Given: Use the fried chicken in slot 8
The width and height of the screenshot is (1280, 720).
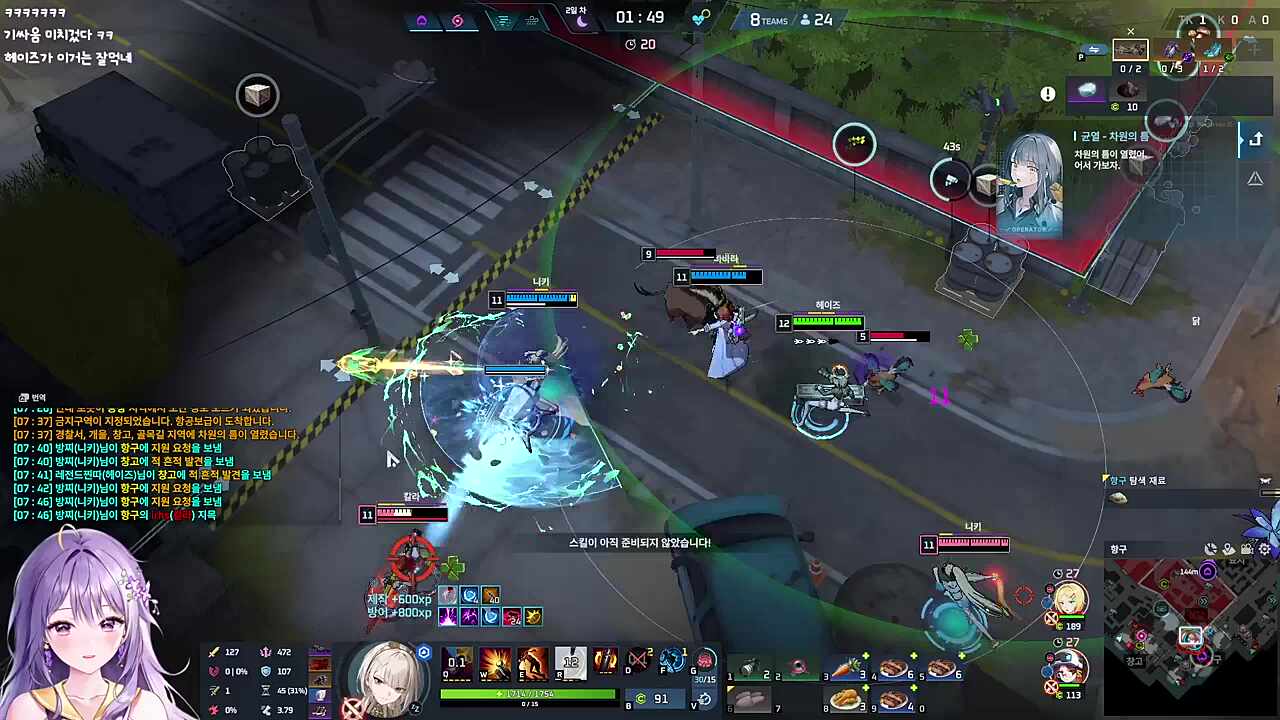Looking at the screenshot, I should [x=846, y=699].
